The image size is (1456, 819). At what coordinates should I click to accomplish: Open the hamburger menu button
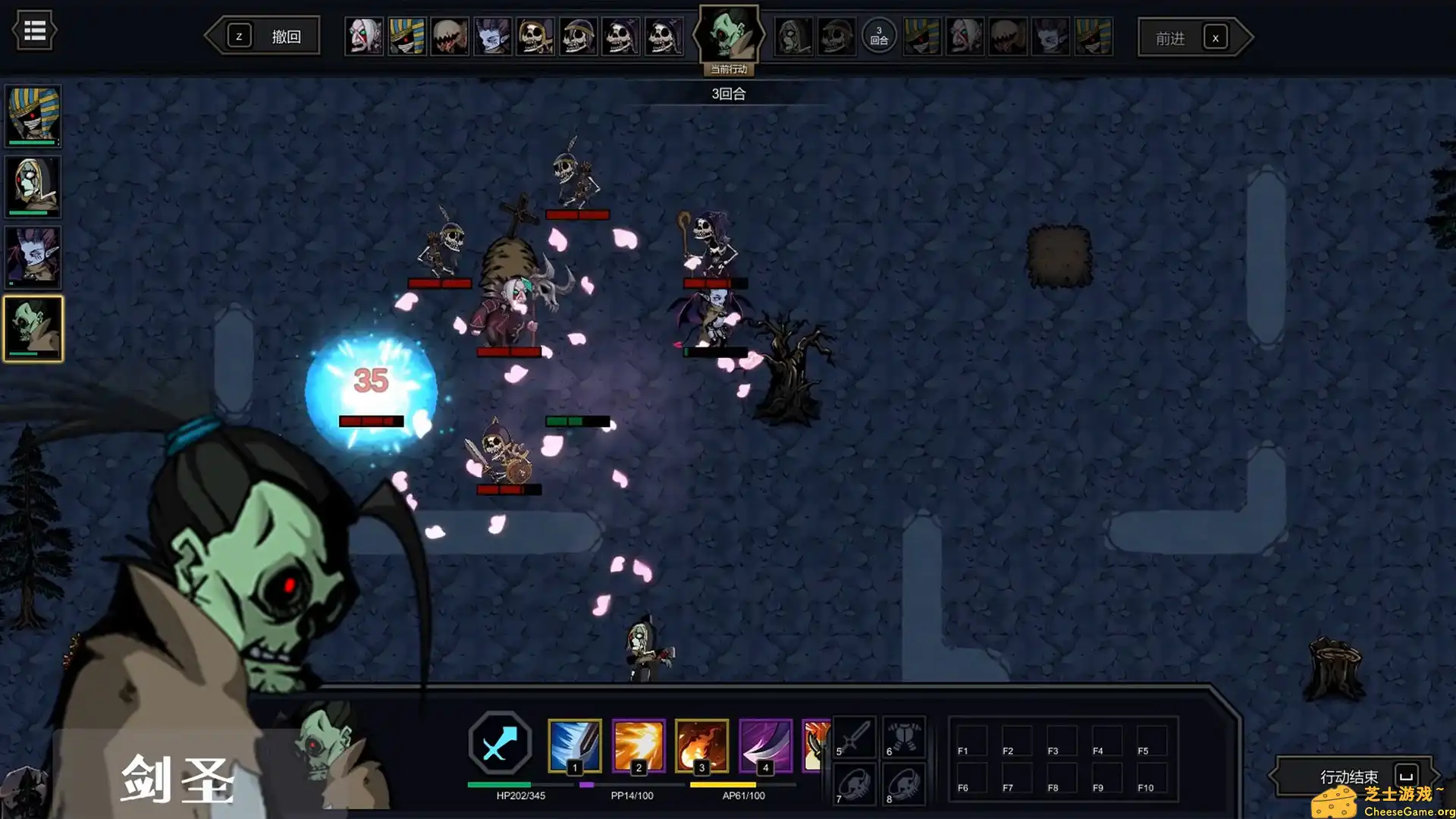pyautogui.click(x=34, y=31)
